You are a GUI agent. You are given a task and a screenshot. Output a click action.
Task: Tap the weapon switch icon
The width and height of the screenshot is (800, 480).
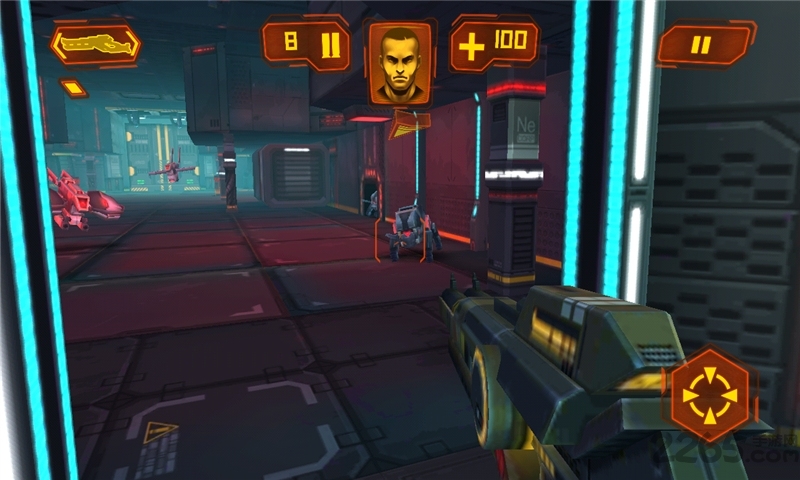[x=95, y=44]
